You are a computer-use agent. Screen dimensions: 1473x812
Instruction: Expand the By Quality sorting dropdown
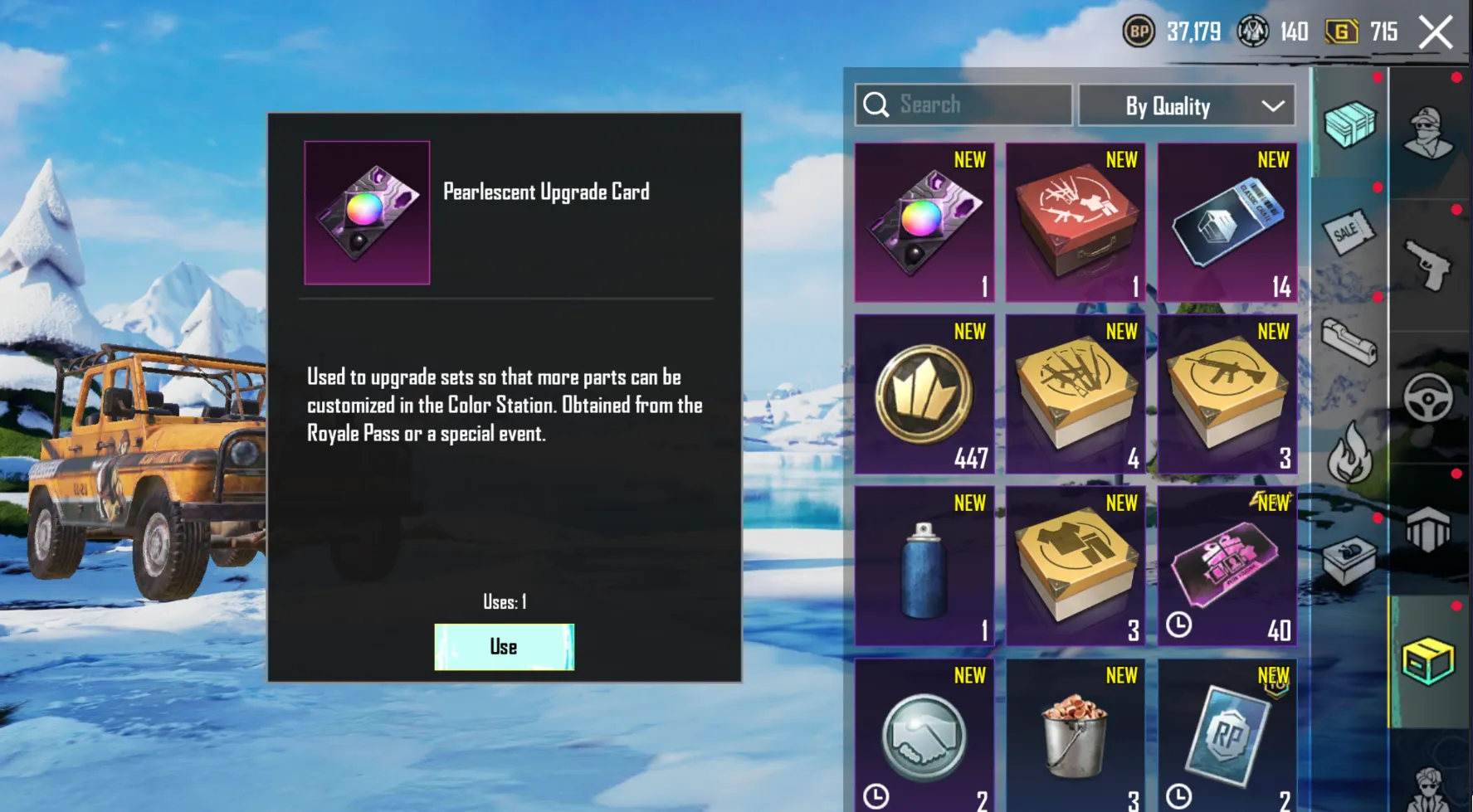point(1185,105)
